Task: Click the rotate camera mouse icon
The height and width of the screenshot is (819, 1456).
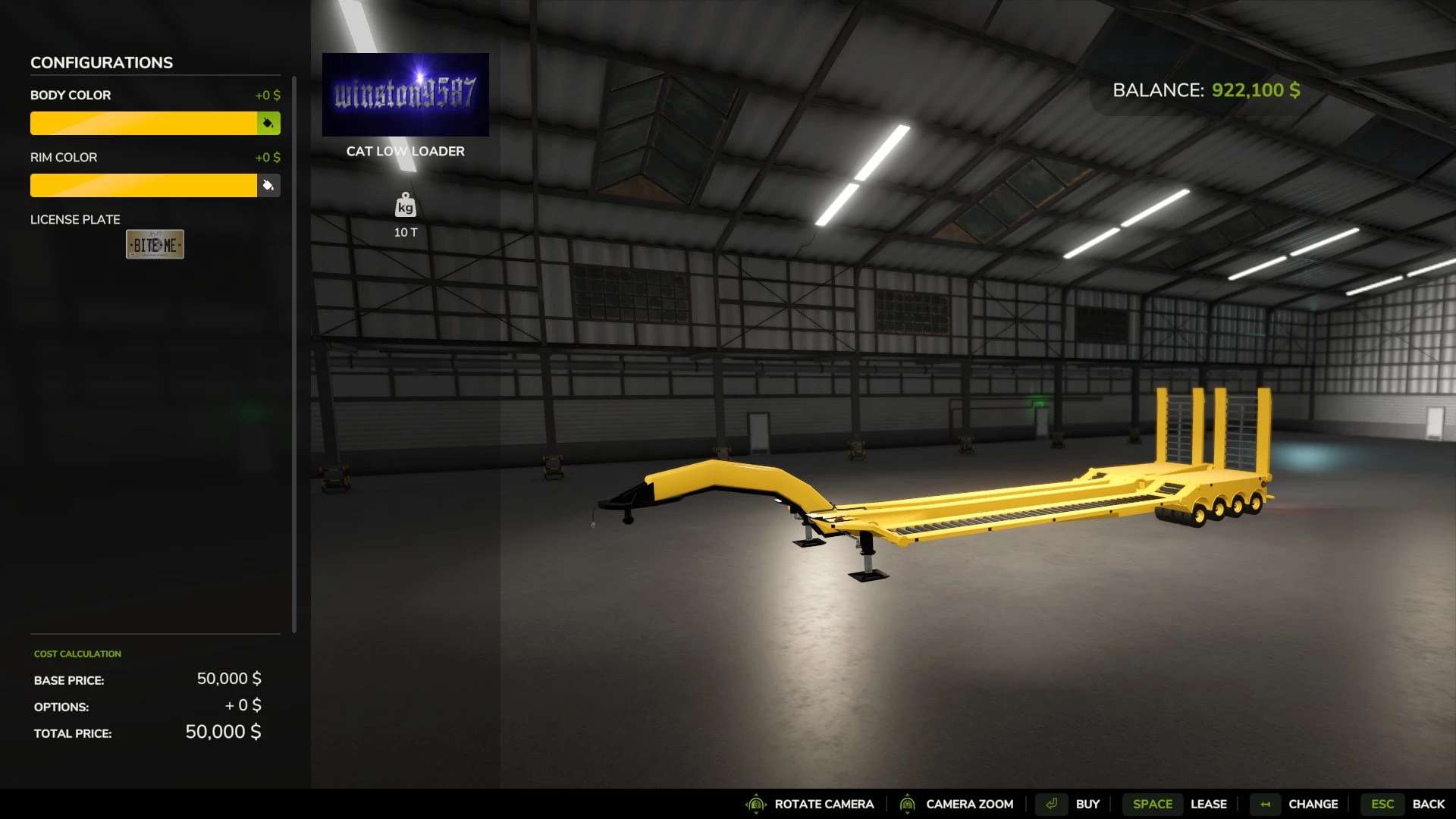Action: 756,804
